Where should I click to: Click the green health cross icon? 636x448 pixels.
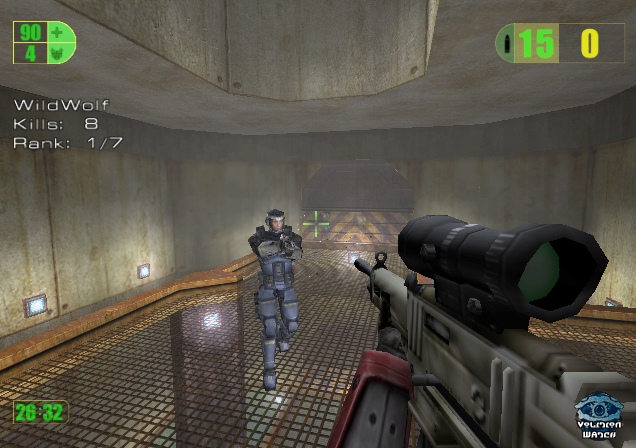coord(56,33)
